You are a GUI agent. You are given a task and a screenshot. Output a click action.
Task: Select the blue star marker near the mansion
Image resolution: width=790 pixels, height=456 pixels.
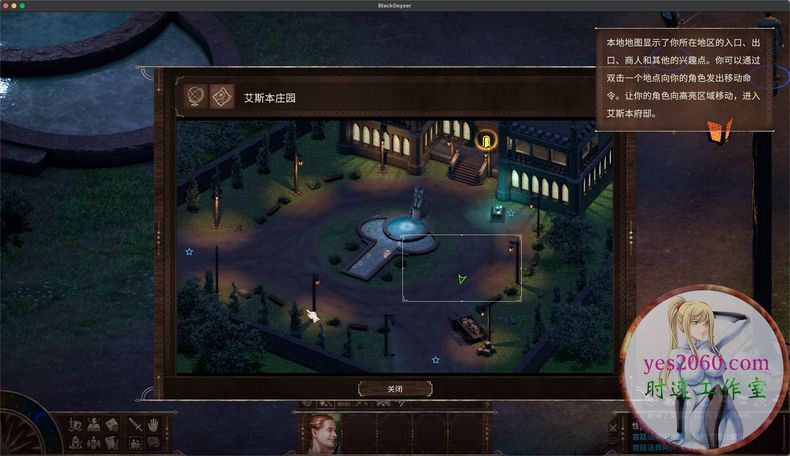pyautogui.click(x=511, y=212)
